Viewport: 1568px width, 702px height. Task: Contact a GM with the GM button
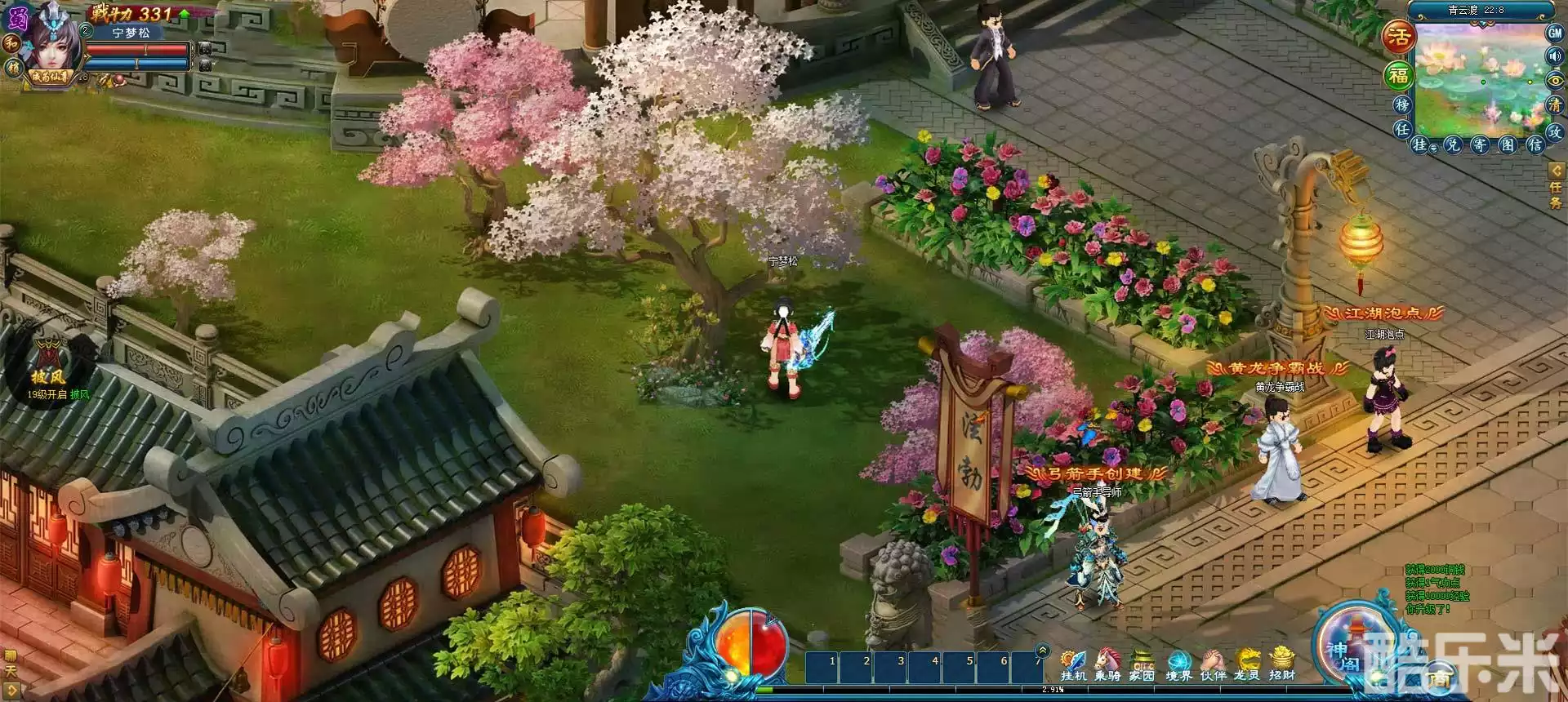click(1554, 34)
